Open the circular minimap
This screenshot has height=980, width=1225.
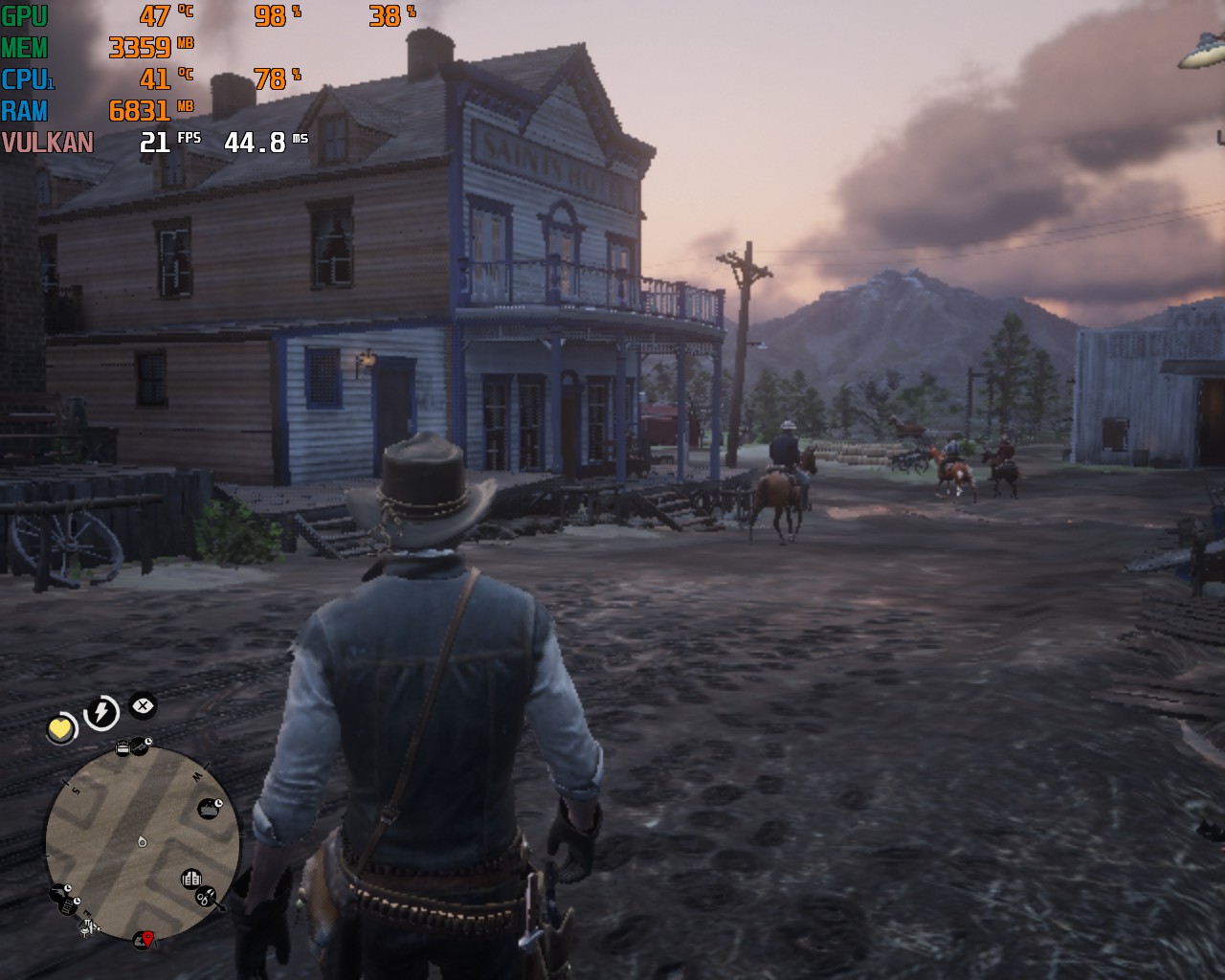[144, 842]
